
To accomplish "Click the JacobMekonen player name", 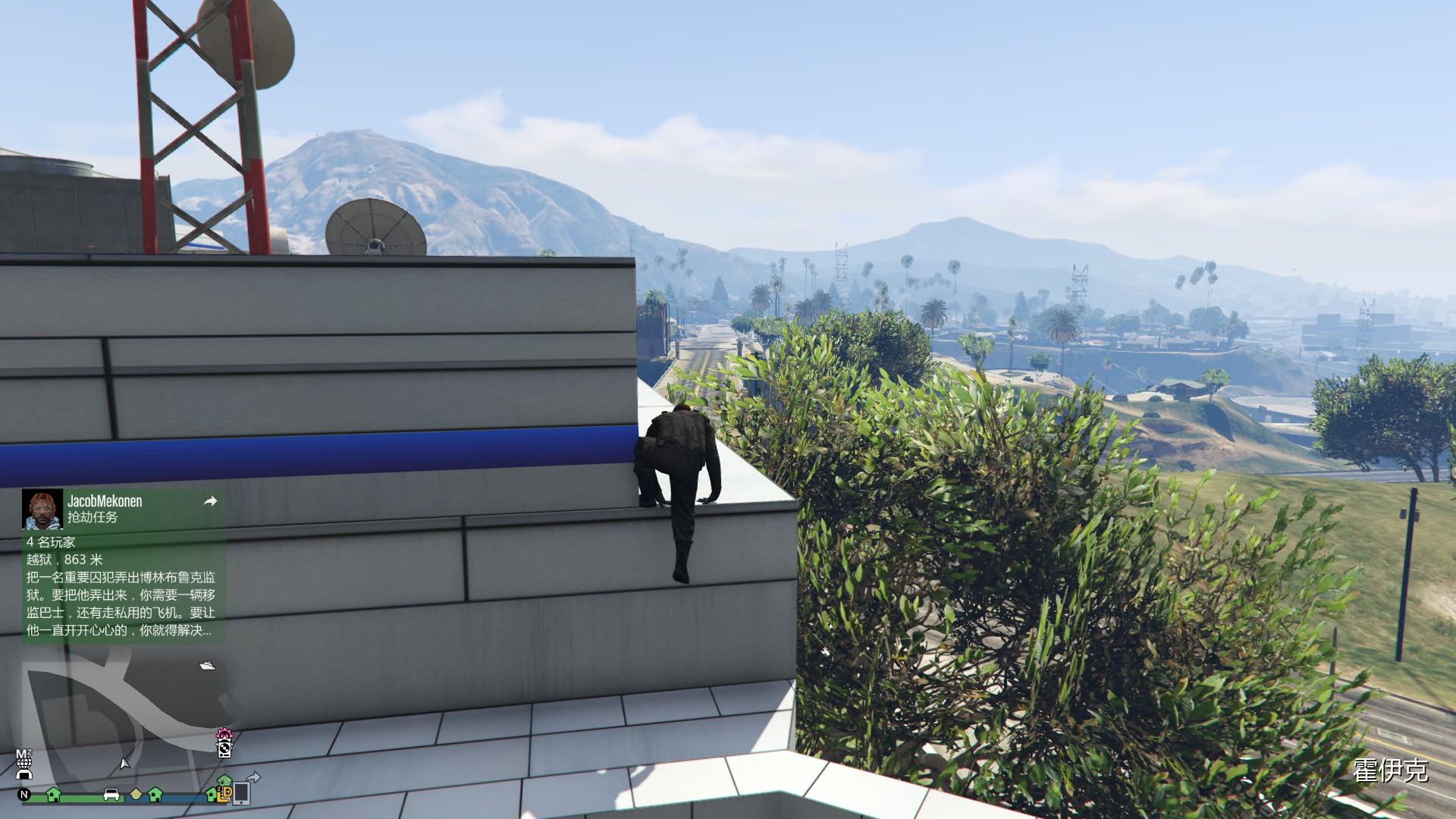I will point(105,501).
